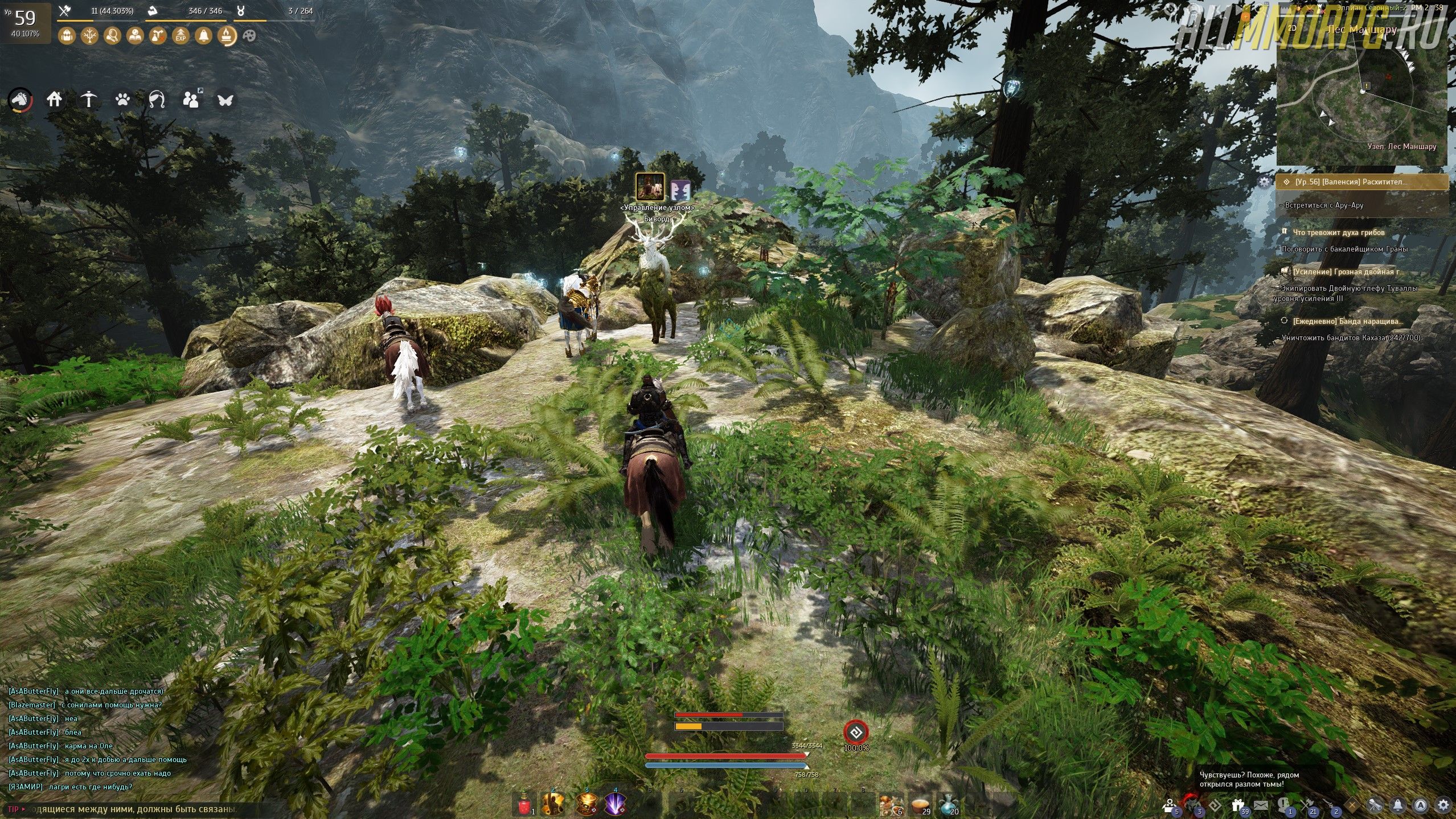Open the paw print pets icon

tap(122, 100)
